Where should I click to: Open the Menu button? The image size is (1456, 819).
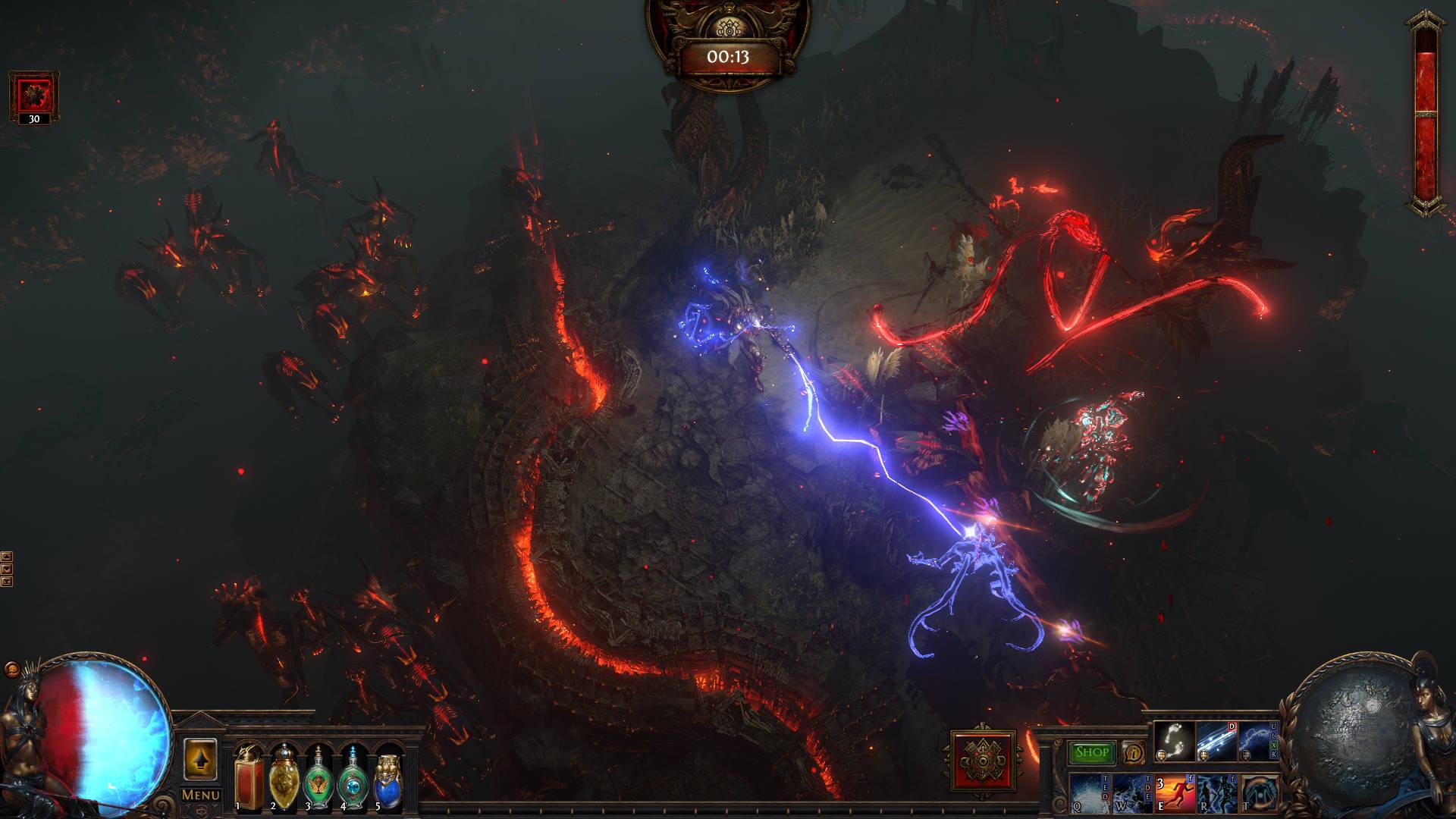200,795
